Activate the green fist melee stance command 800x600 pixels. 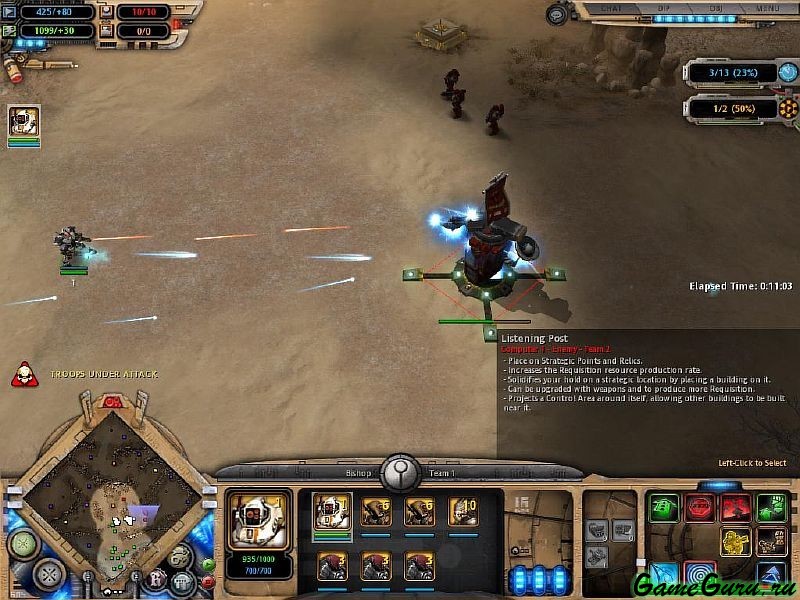tap(770, 508)
